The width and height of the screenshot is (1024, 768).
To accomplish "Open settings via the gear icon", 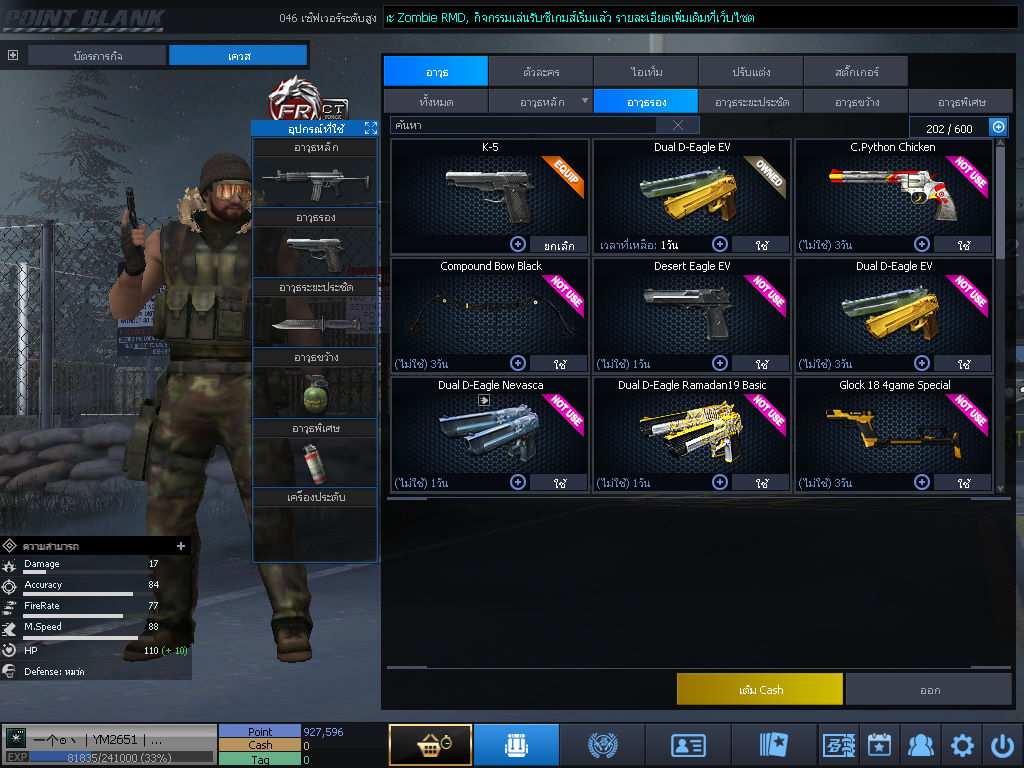I will (x=962, y=745).
